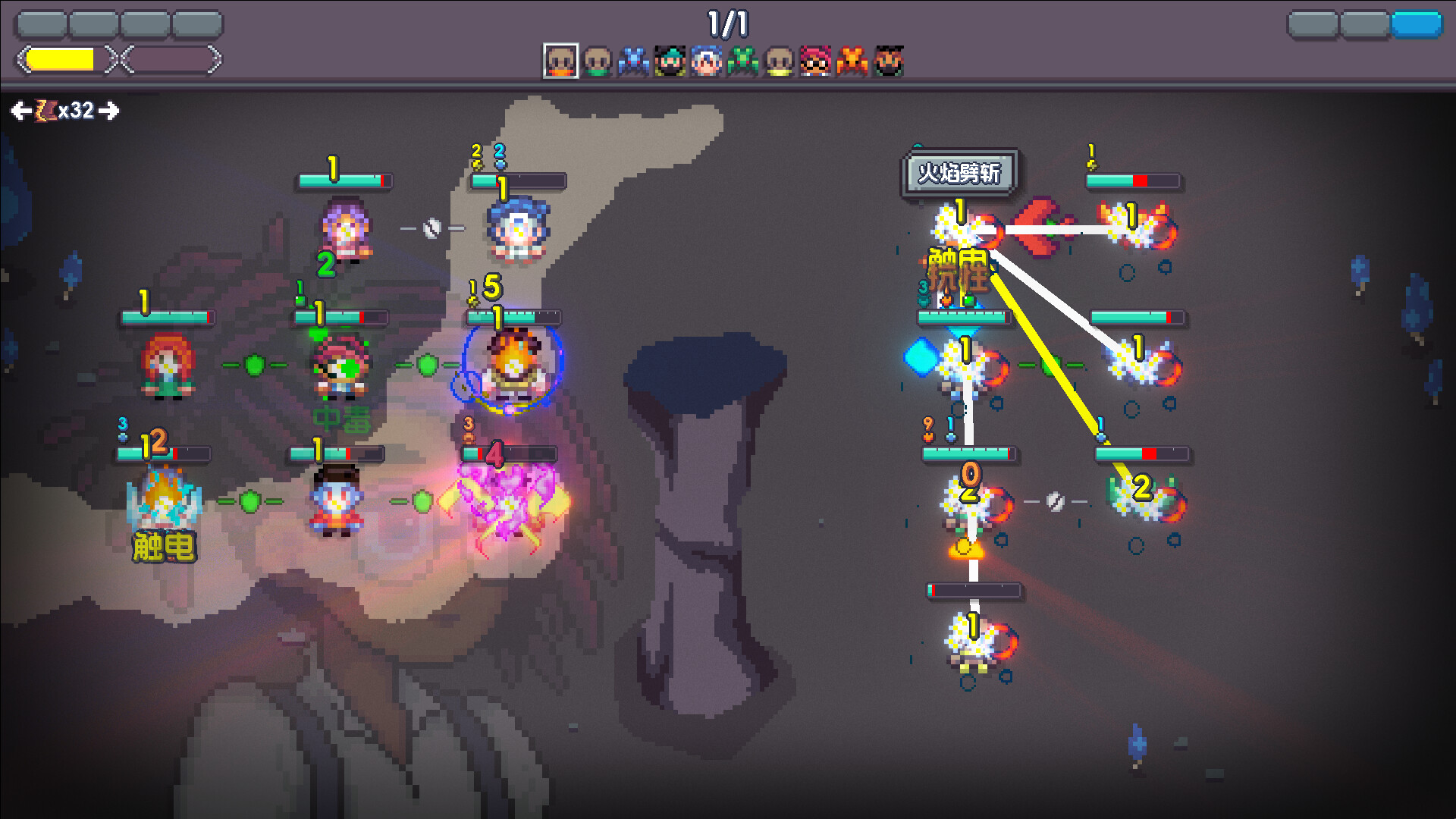Click the flame currency icon next to x32

42,111
